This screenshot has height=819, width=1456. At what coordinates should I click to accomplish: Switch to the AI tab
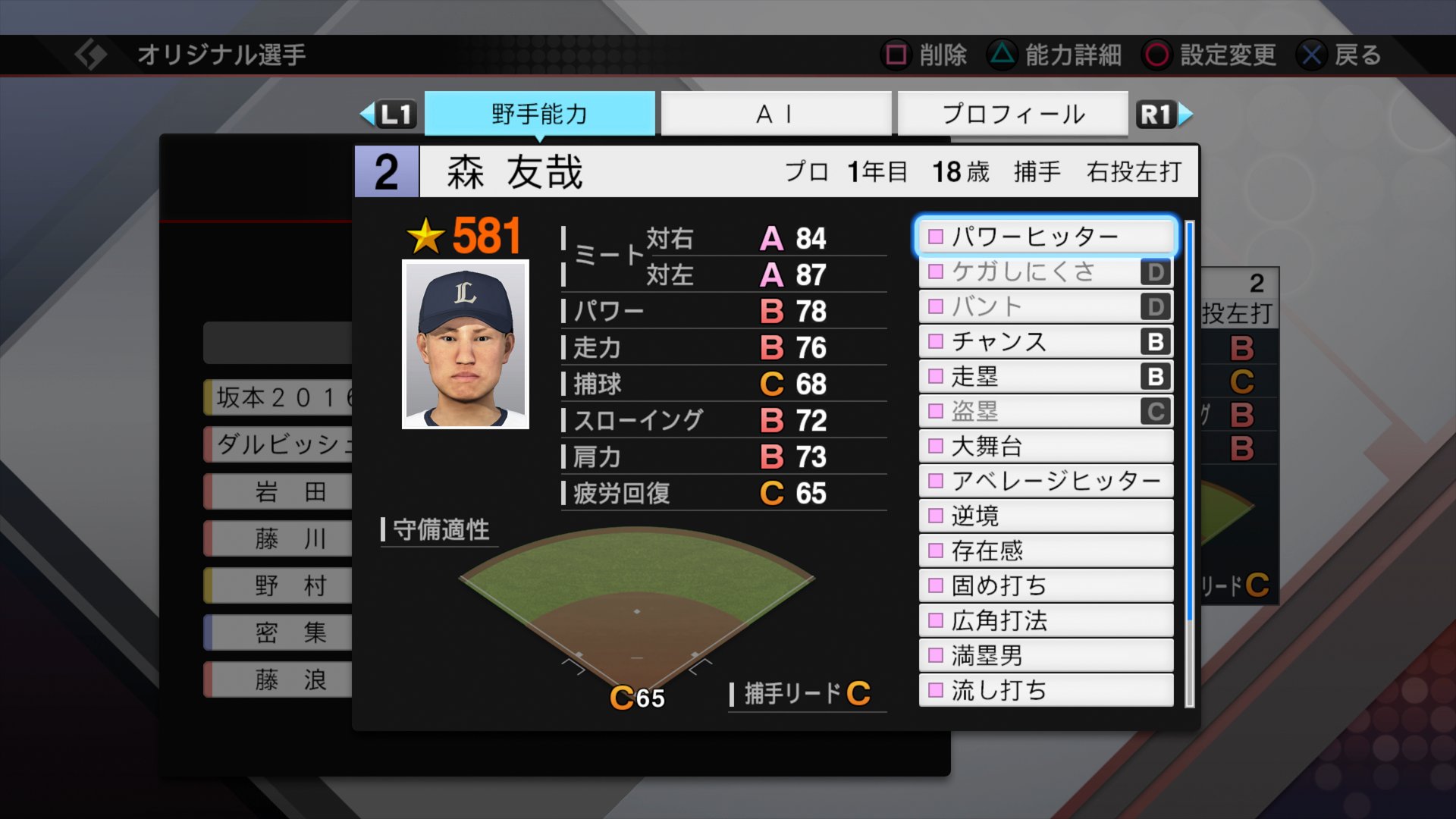pyautogui.click(x=775, y=114)
